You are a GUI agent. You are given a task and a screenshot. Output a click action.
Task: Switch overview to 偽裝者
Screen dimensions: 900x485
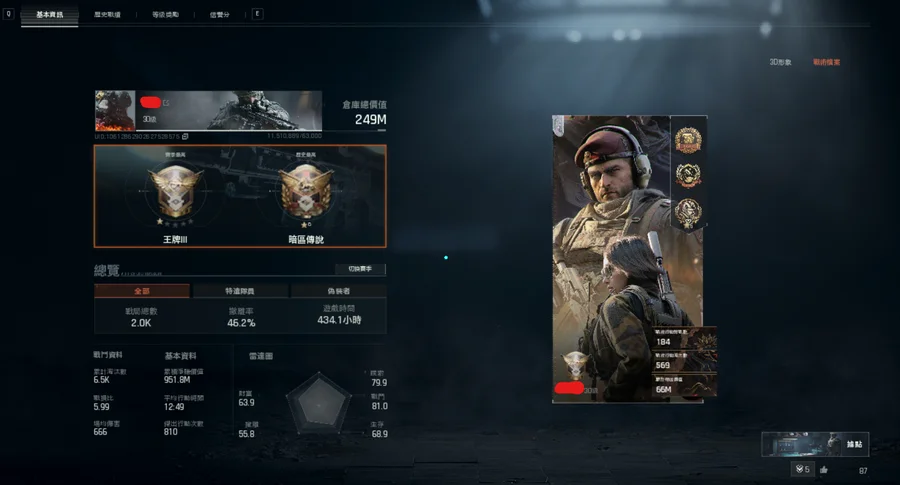[x=338, y=291]
